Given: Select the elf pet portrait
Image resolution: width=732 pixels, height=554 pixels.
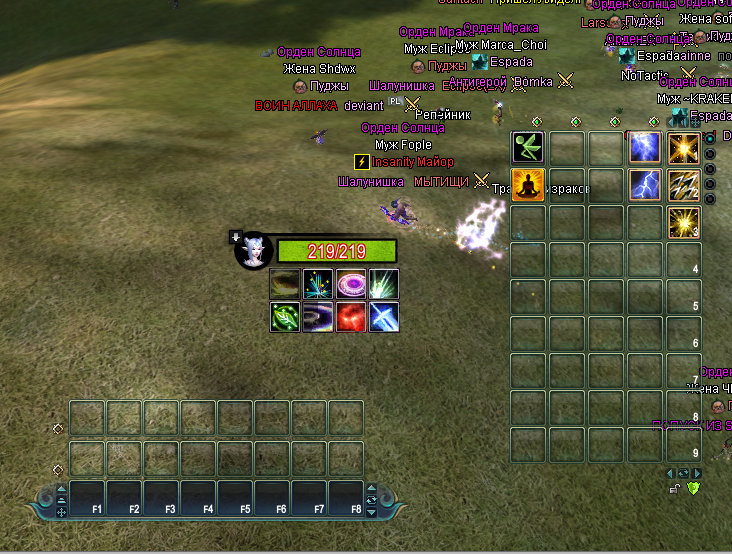Looking at the screenshot, I should click(x=251, y=251).
